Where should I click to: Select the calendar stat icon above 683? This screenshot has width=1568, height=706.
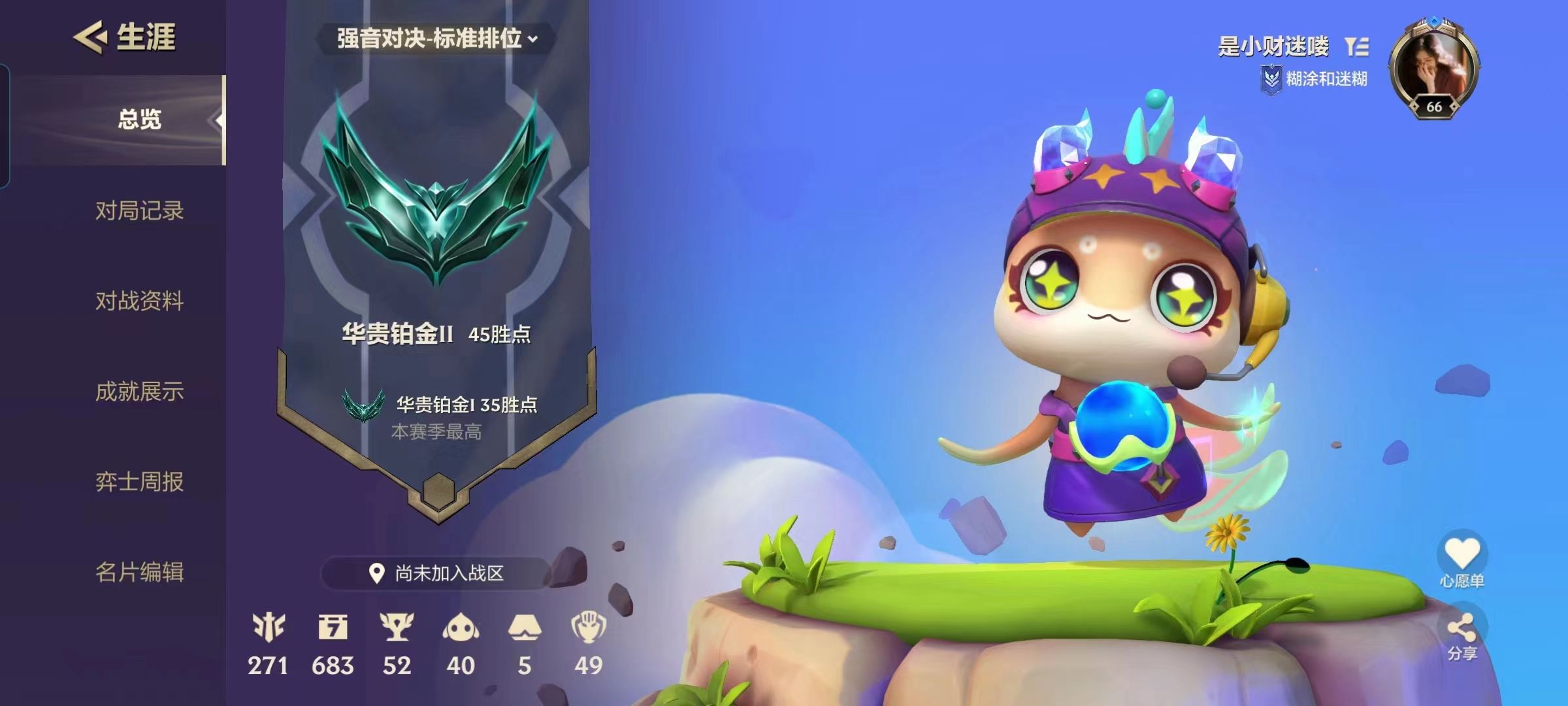coord(334,628)
